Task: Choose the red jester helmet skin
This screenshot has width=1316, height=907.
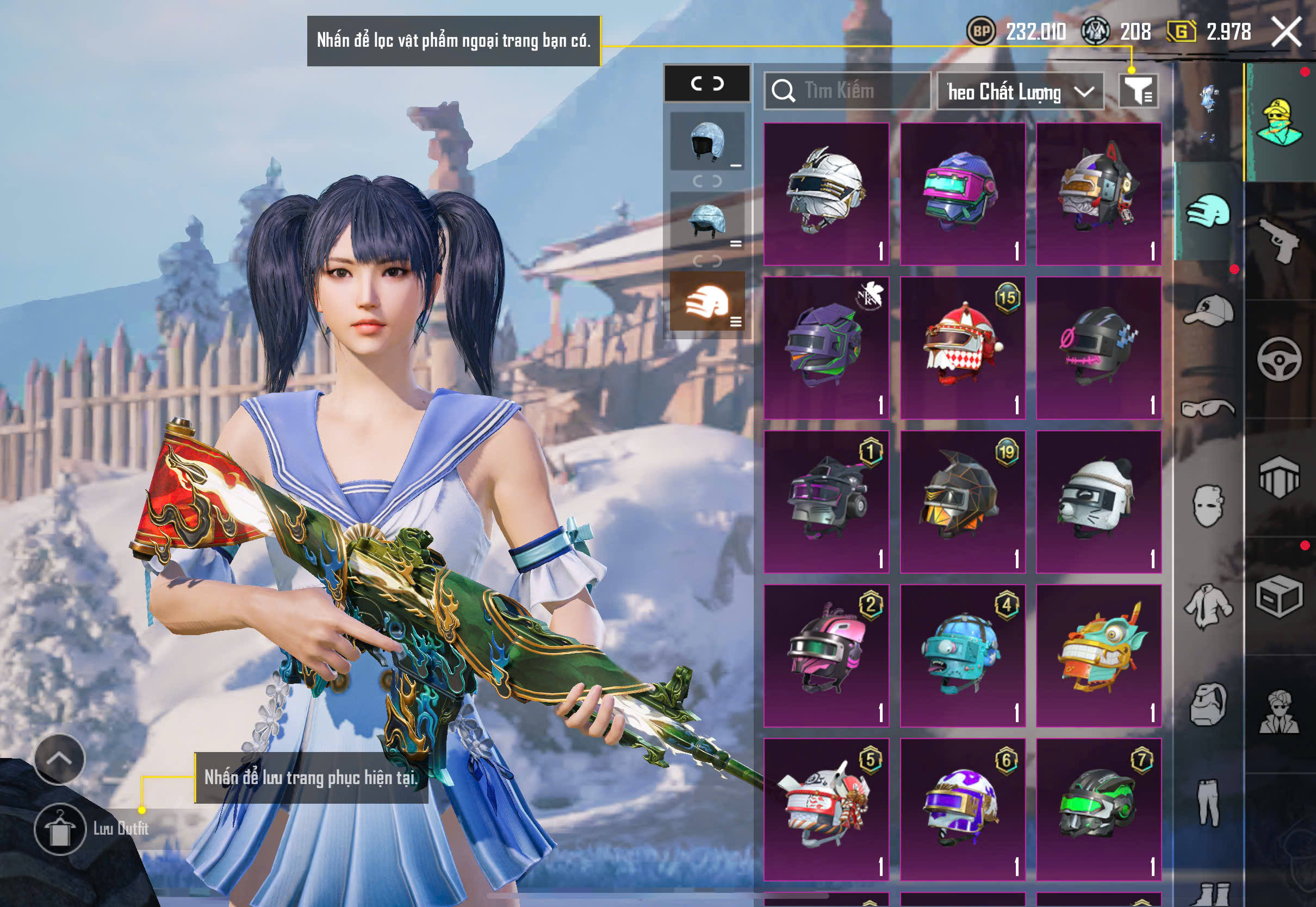Action: pyautogui.click(x=963, y=348)
